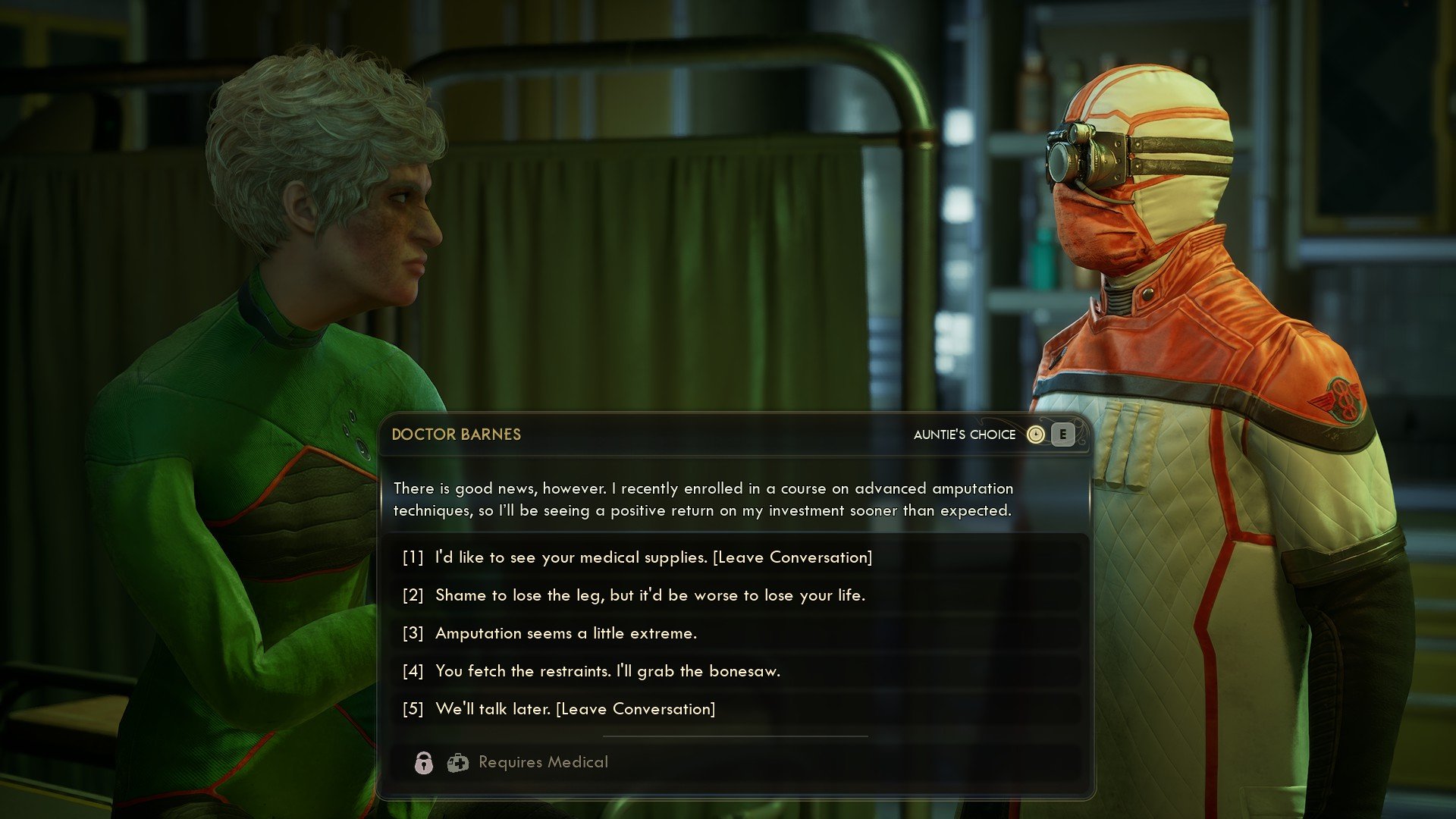Select 'Amputation seems a little extreme' option
This screenshot has height=819, width=1456.
(x=566, y=633)
